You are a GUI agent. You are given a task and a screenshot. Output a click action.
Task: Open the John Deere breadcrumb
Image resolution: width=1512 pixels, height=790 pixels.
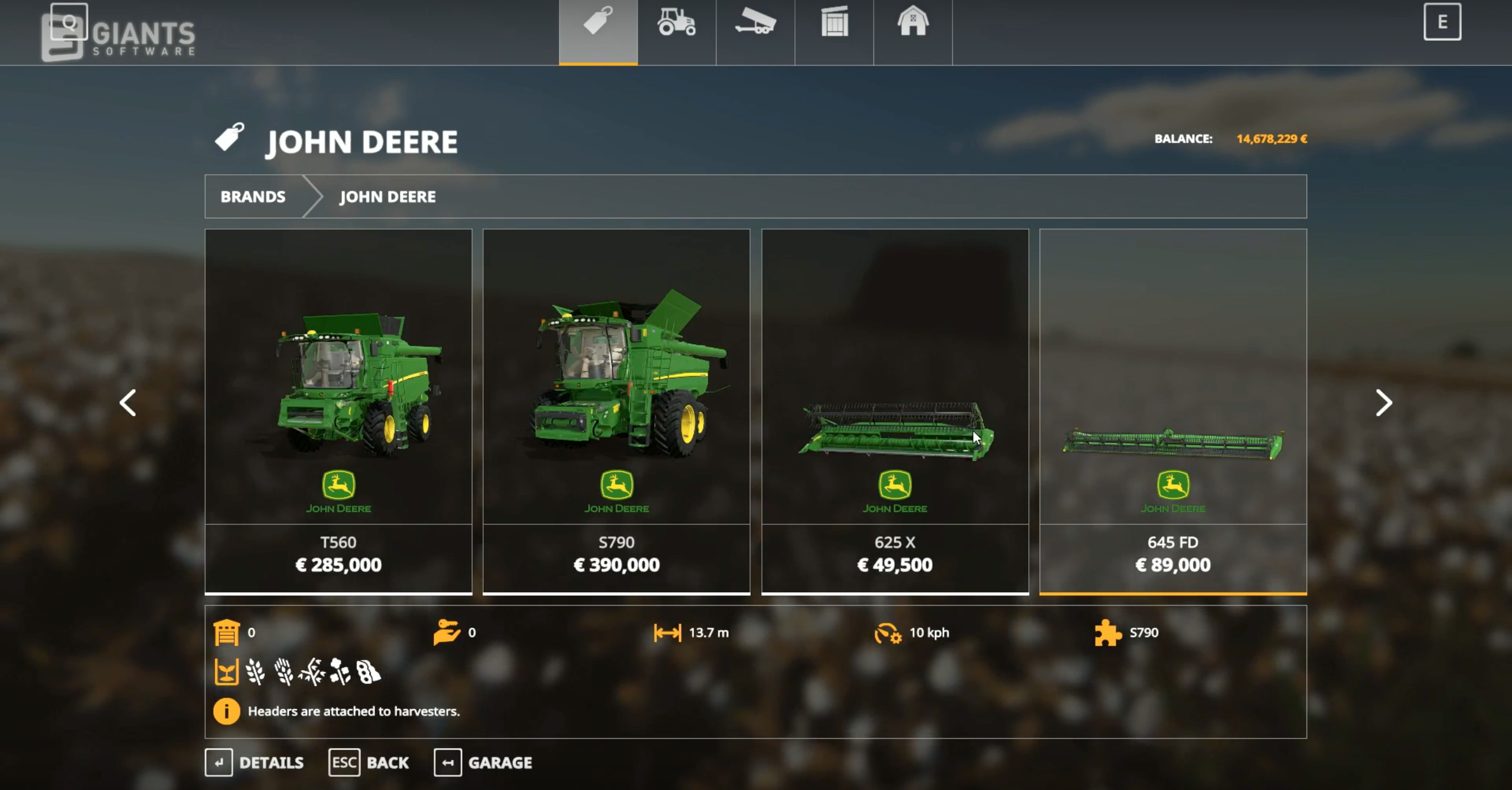pos(387,197)
